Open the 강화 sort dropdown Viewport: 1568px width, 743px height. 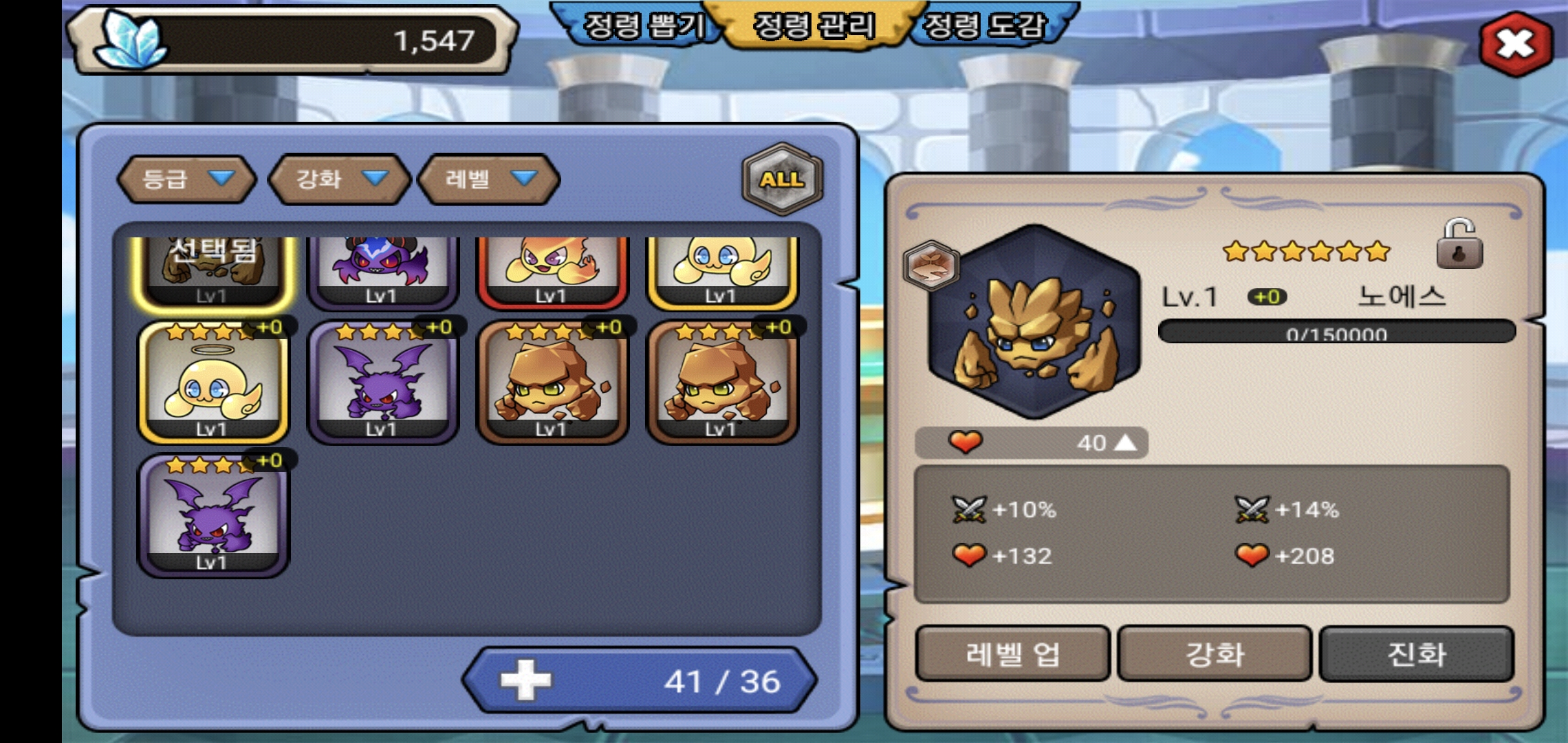tap(340, 179)
